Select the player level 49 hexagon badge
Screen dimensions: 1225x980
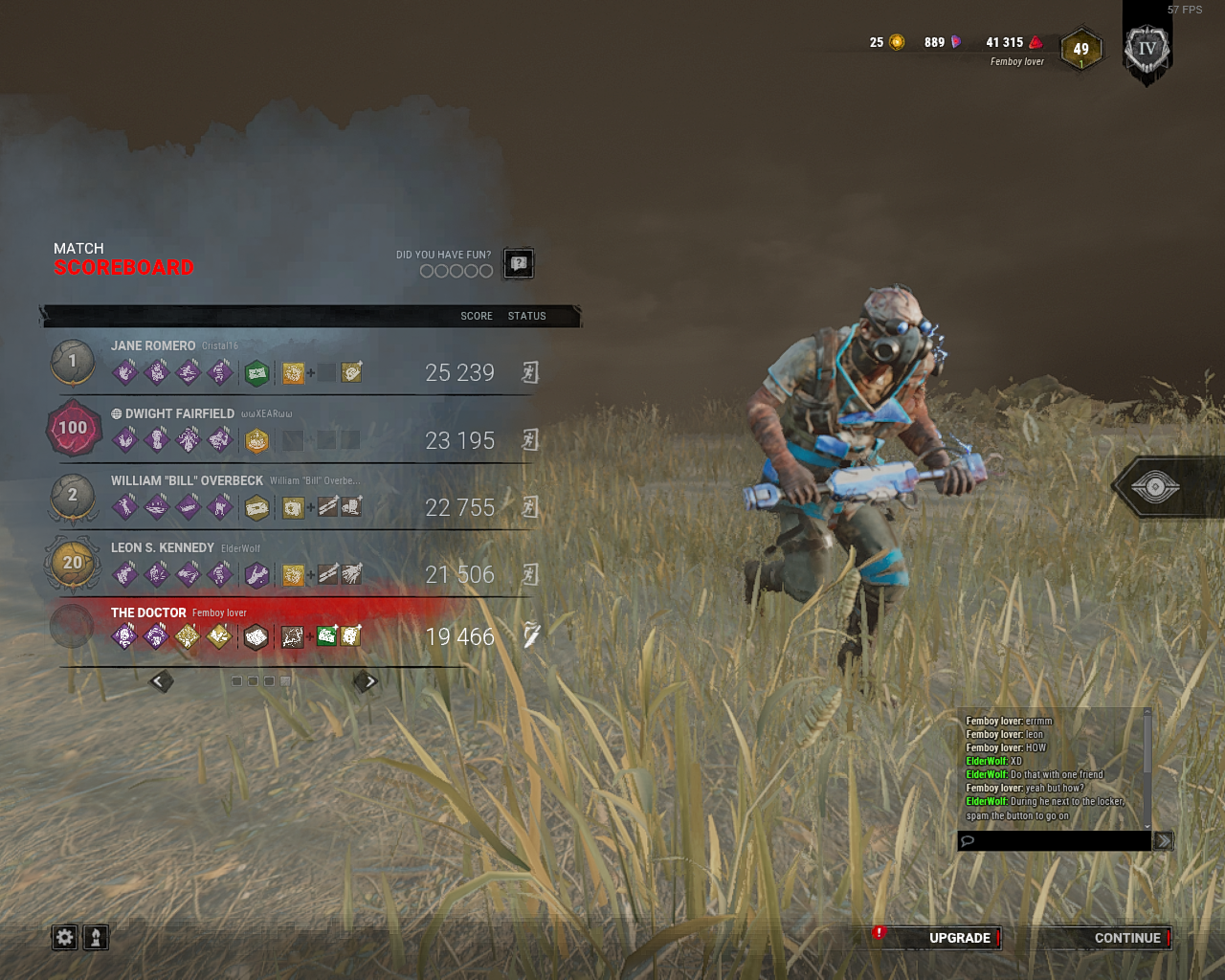pyautogui.click(x=1080, y=47)
